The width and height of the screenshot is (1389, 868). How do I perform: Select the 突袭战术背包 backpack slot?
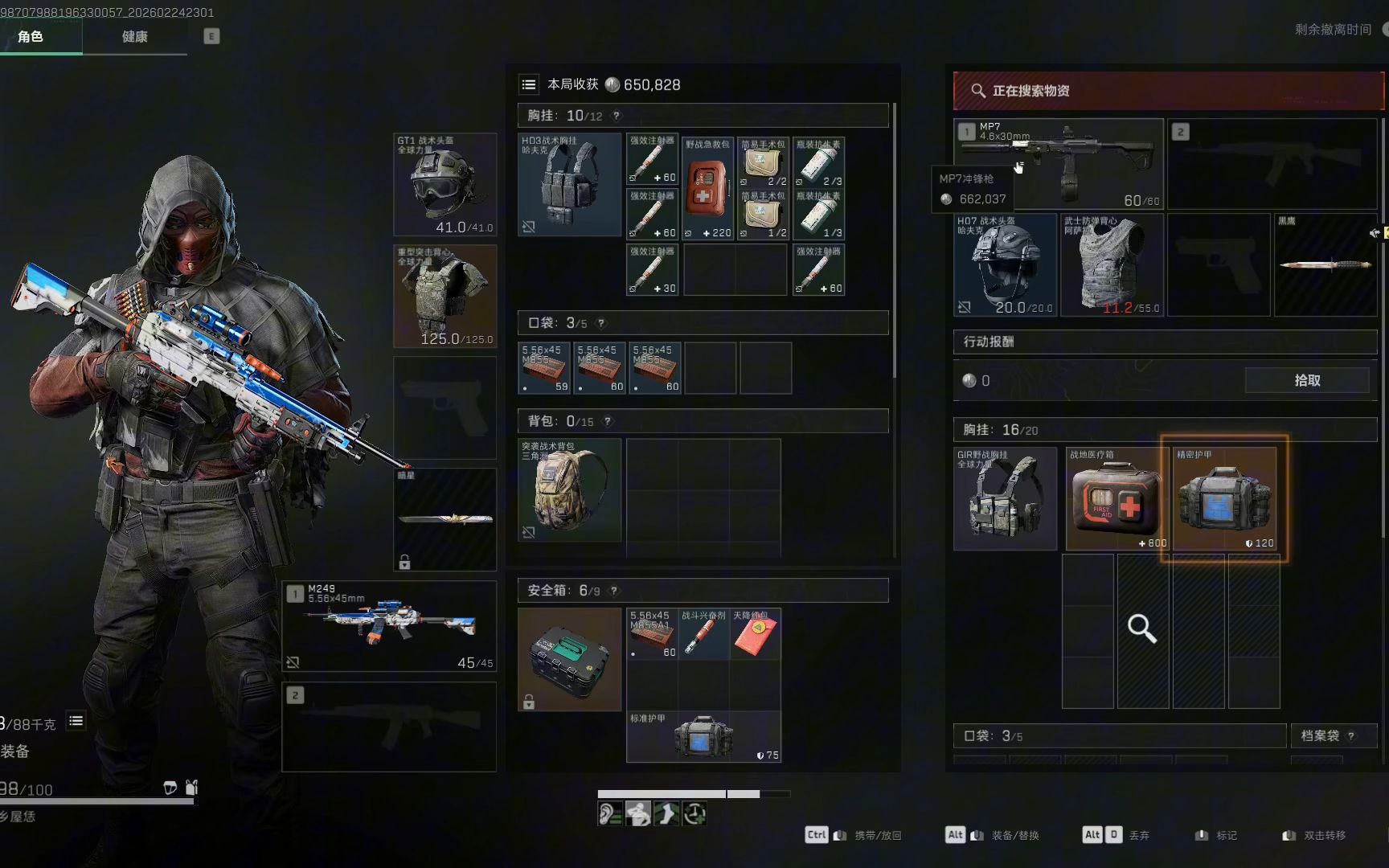click(x=569, y=489)
